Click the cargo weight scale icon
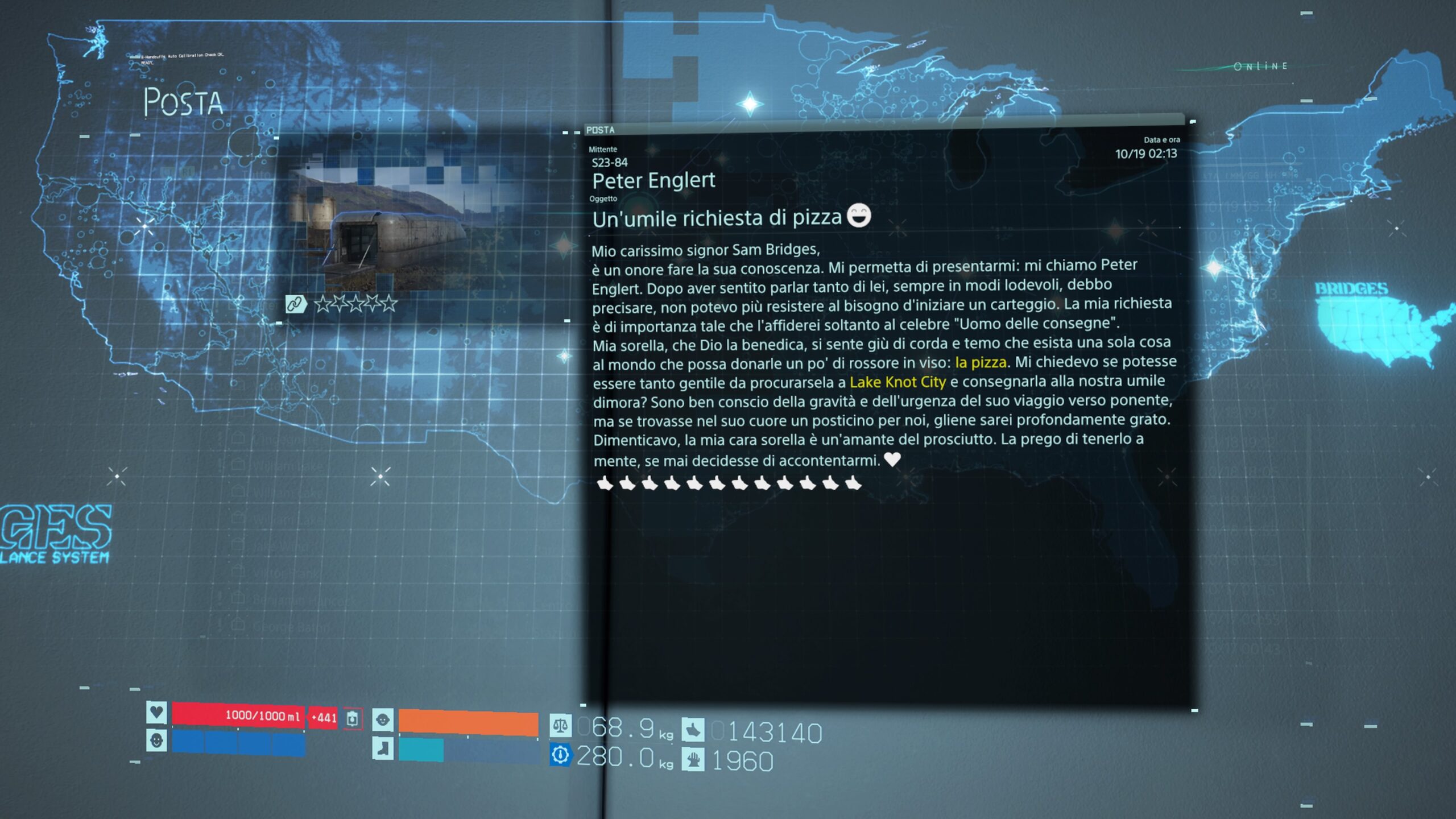This screenshot has width=1456, height=819. click(560, 726)
